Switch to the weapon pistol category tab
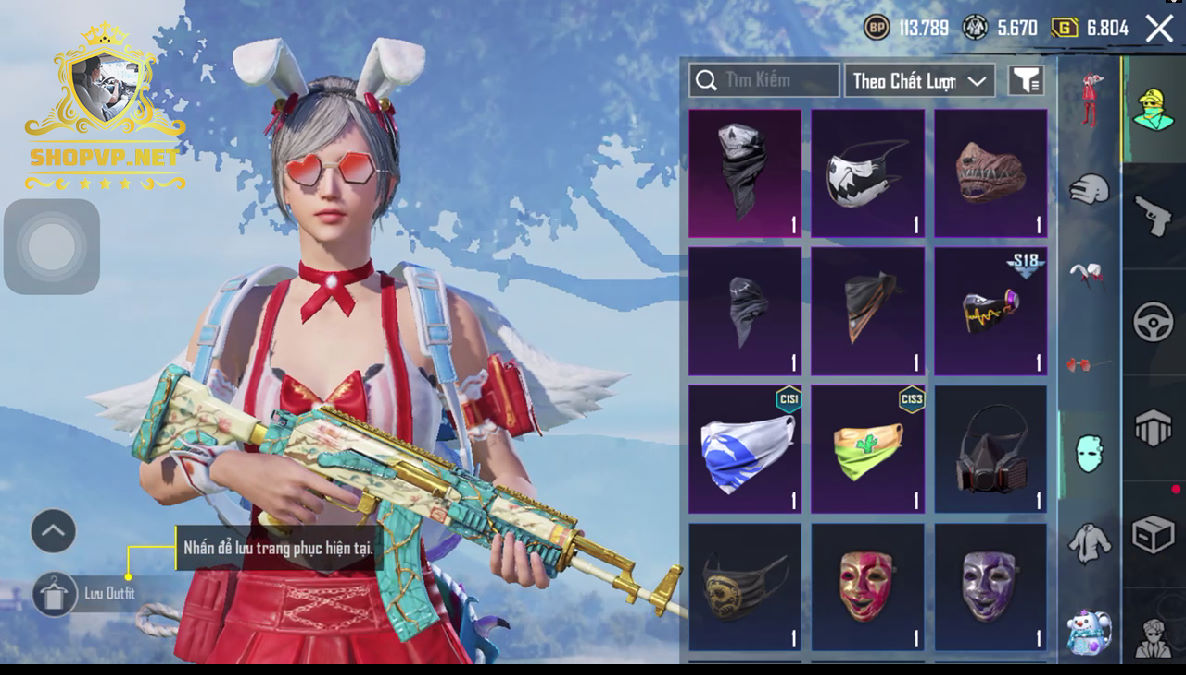Screen dimensions: 1186x675 pos(1153,216)
